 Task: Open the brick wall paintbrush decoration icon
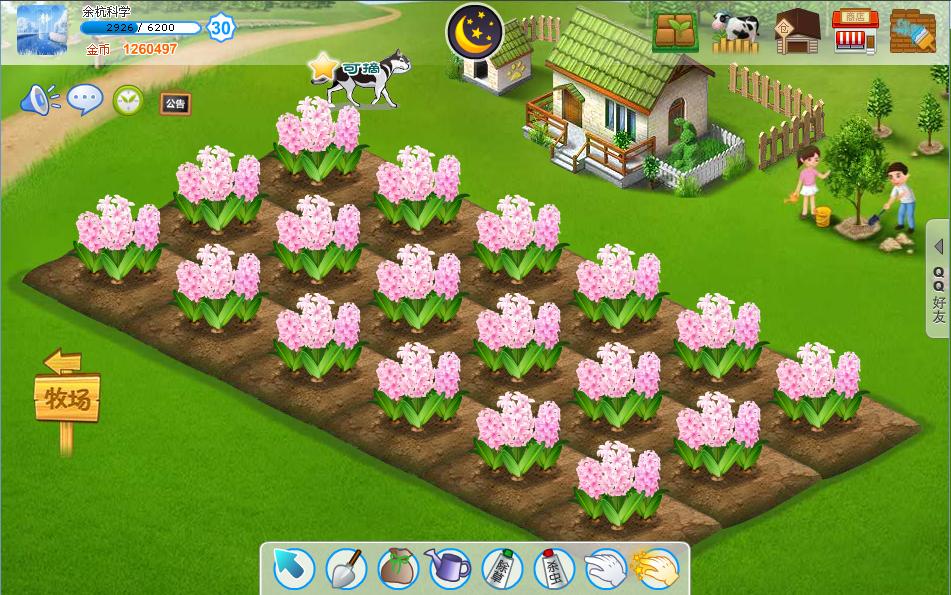(x=912, y=31)
